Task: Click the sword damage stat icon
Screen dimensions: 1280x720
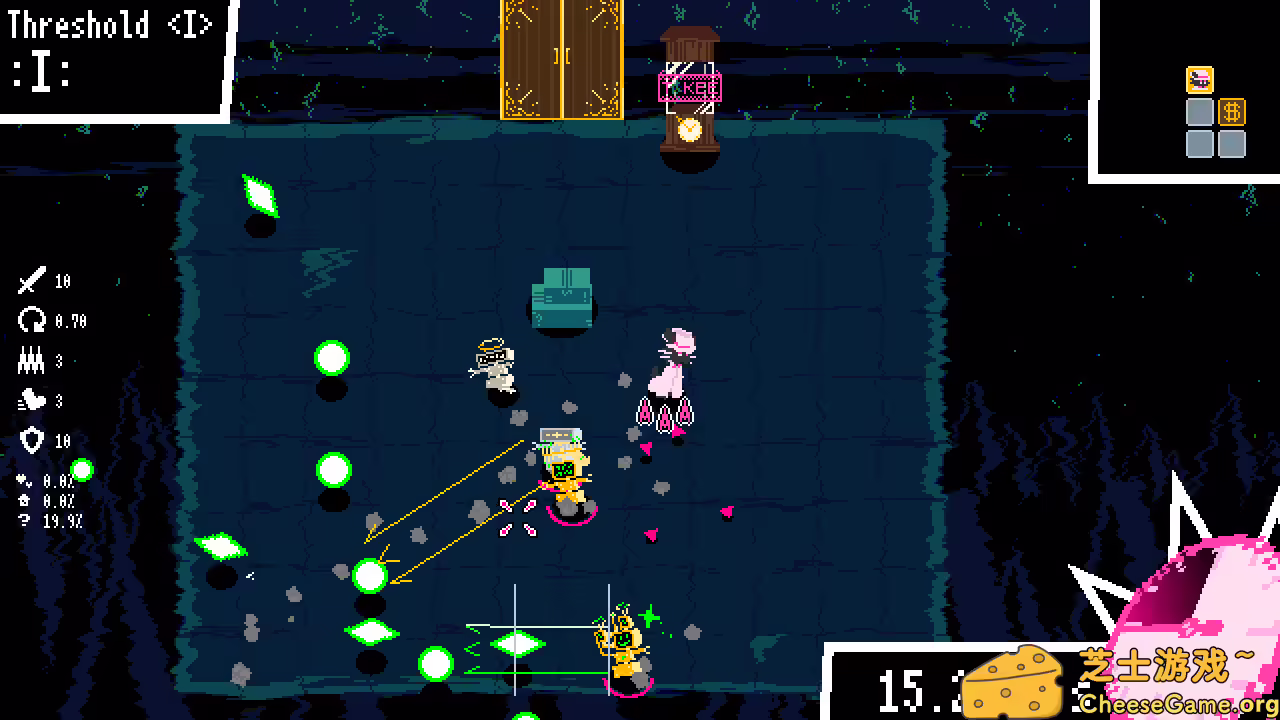Action: 32,281
